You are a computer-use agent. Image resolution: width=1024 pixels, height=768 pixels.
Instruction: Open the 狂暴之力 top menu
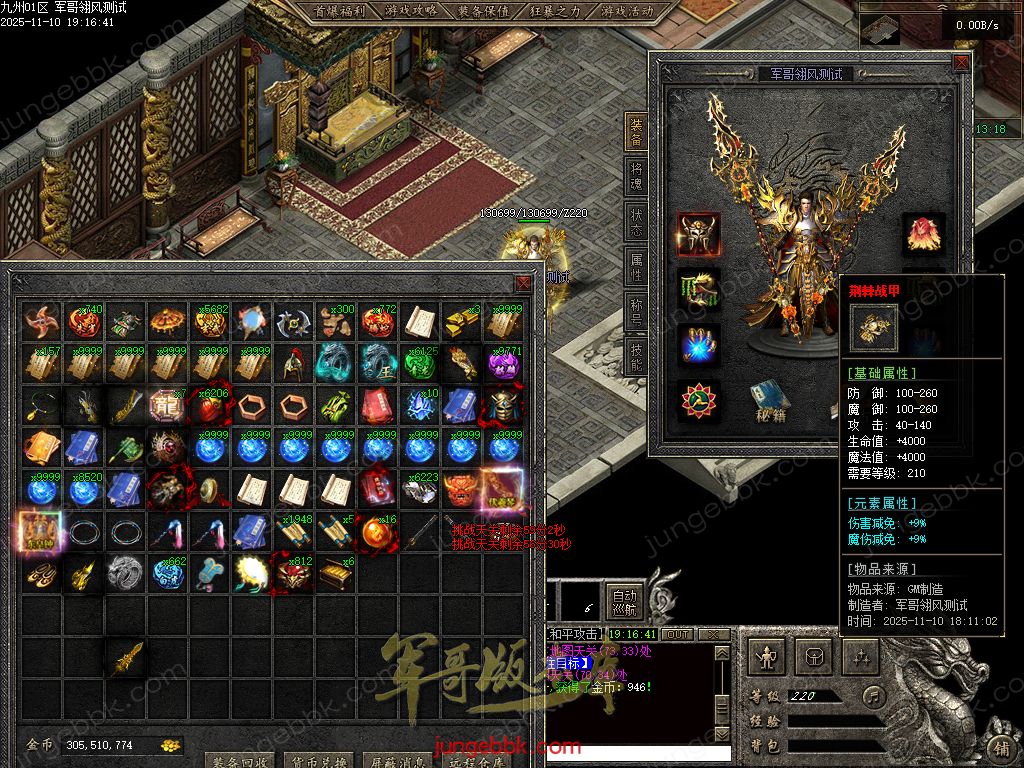click(x=554, y=11)
